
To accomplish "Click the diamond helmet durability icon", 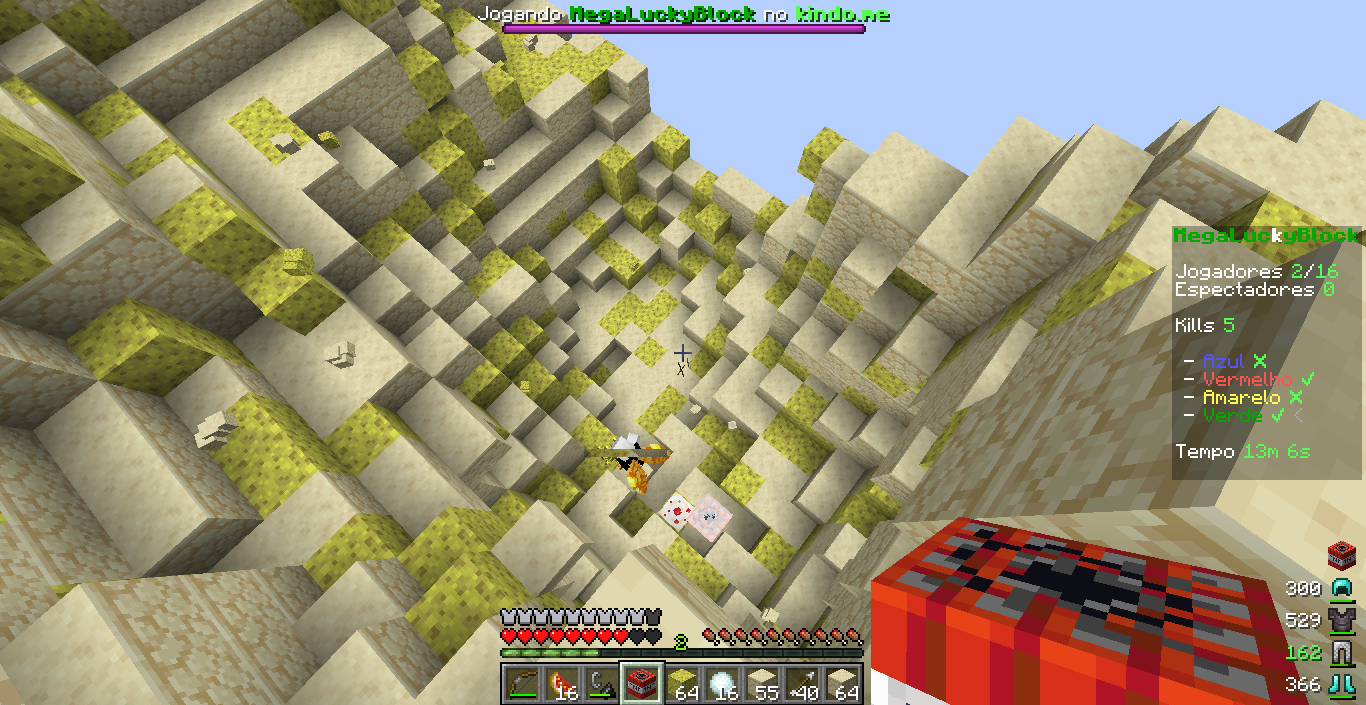I will point(1340,588).
